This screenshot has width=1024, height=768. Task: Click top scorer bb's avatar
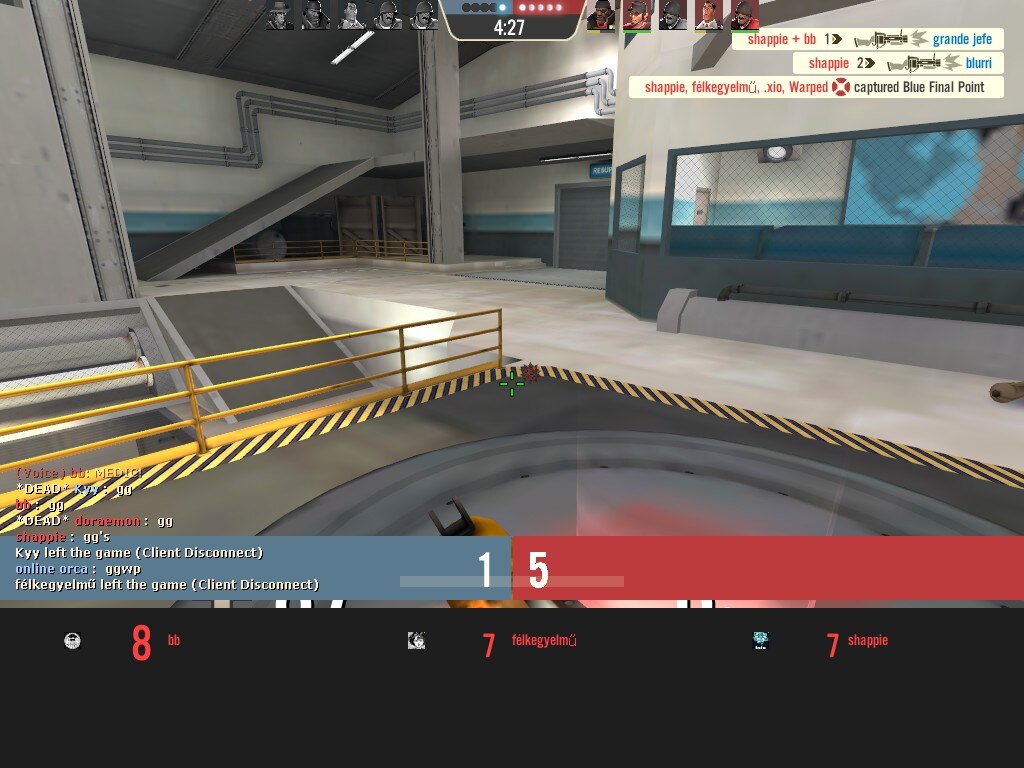click(x=73, y=641)
